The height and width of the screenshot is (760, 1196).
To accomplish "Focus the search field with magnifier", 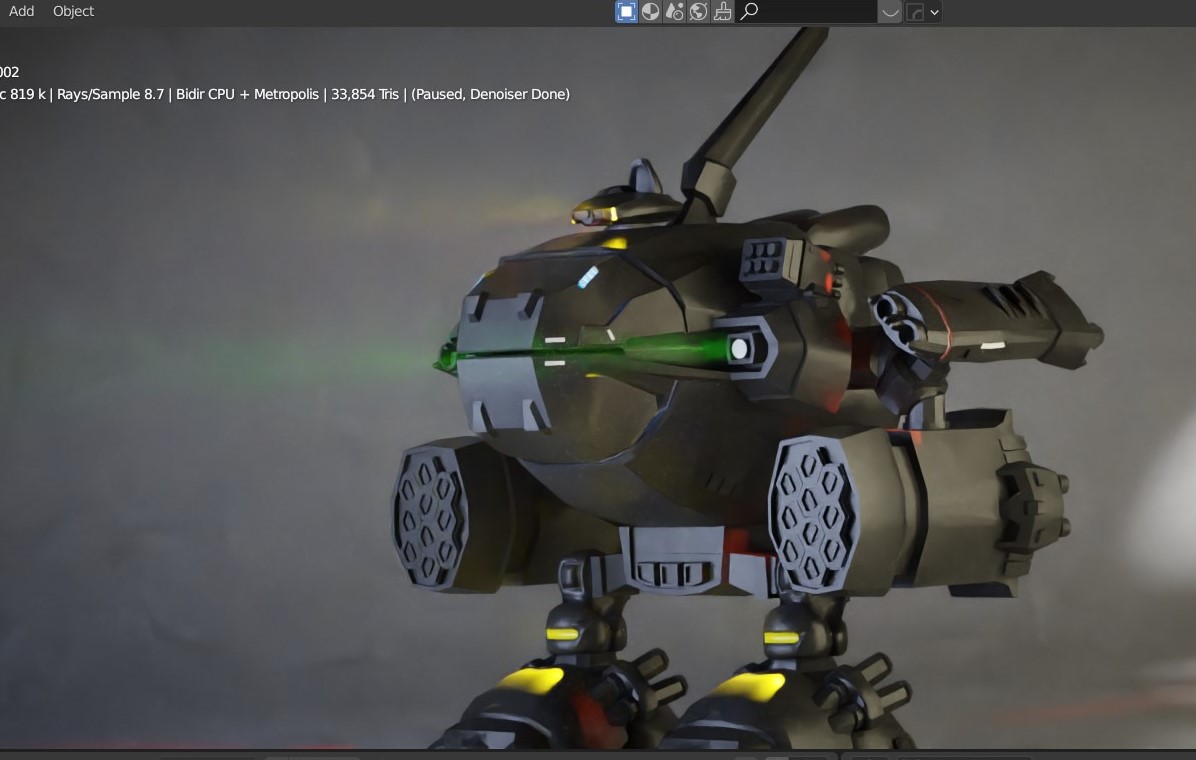I will (810, 12).
